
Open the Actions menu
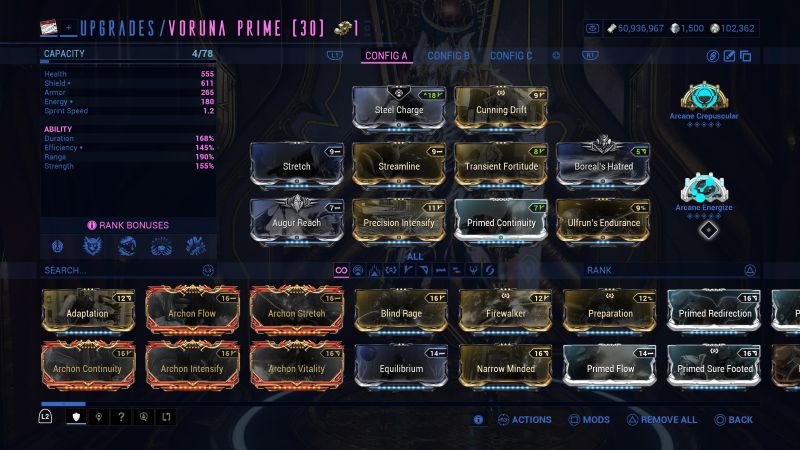[524, 420]
